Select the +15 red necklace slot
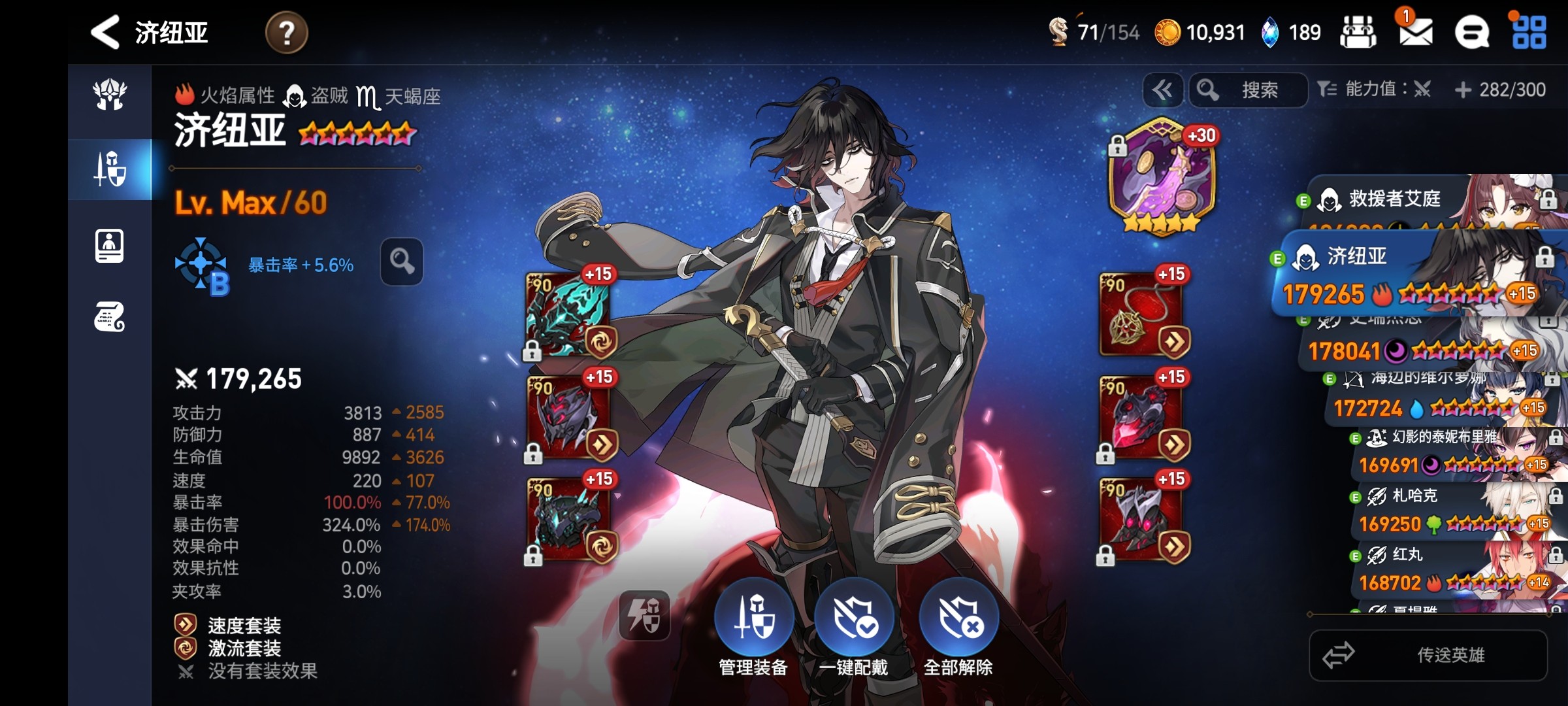Screen dimensions: 1568x706 click(1142, 314)
